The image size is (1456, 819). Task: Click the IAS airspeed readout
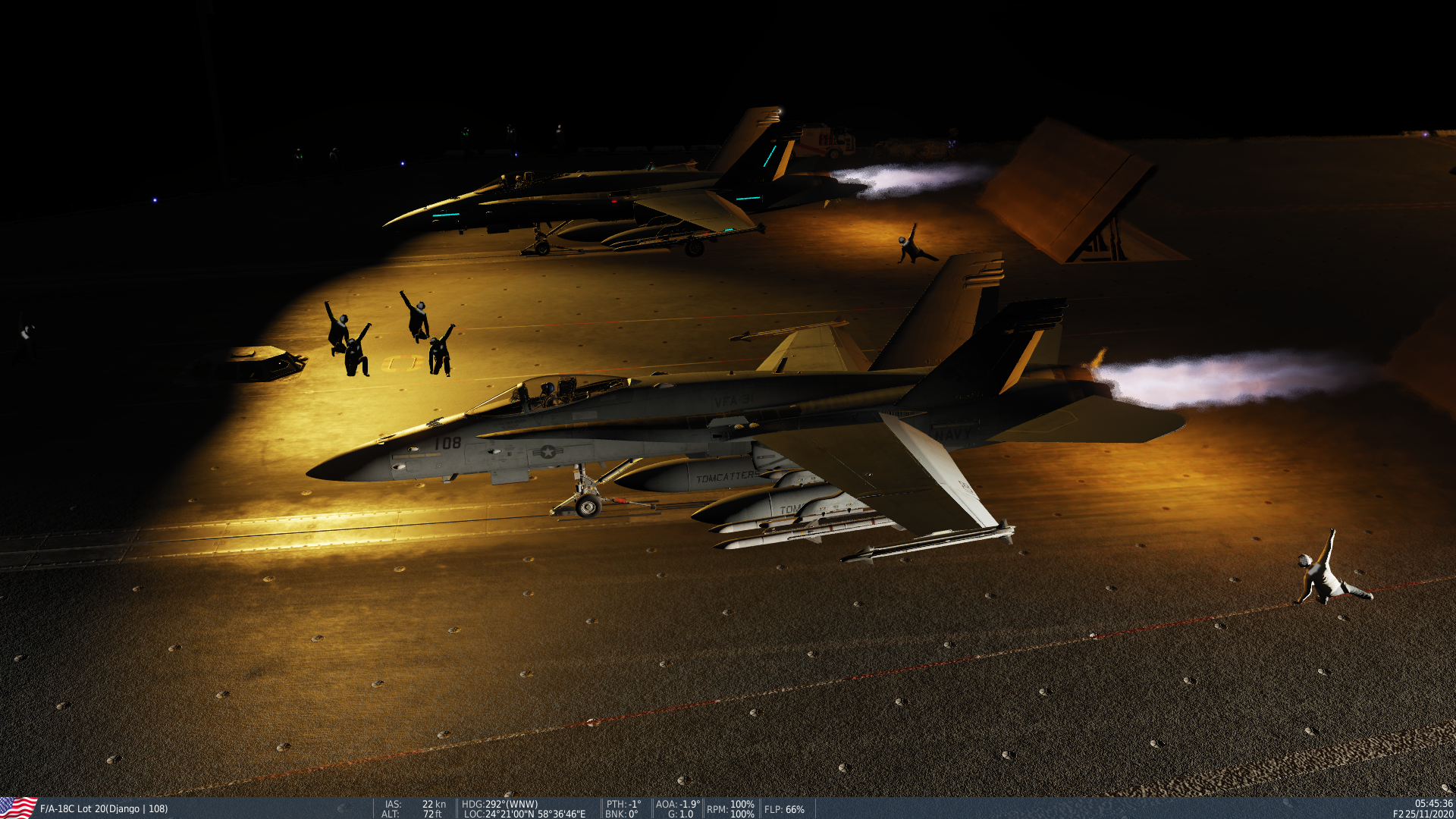391,805
